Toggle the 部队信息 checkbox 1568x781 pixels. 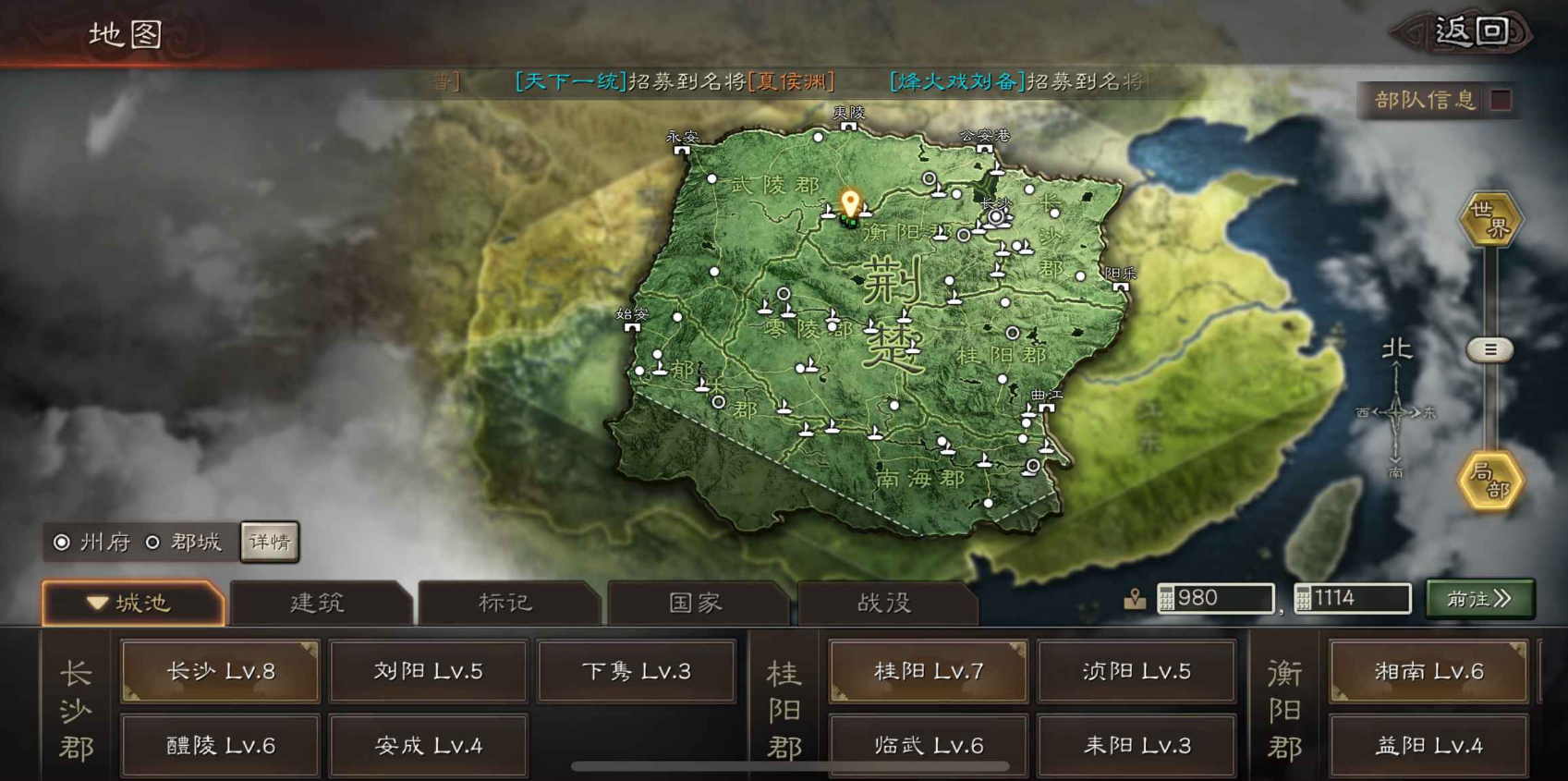(x=1501, y=100)
